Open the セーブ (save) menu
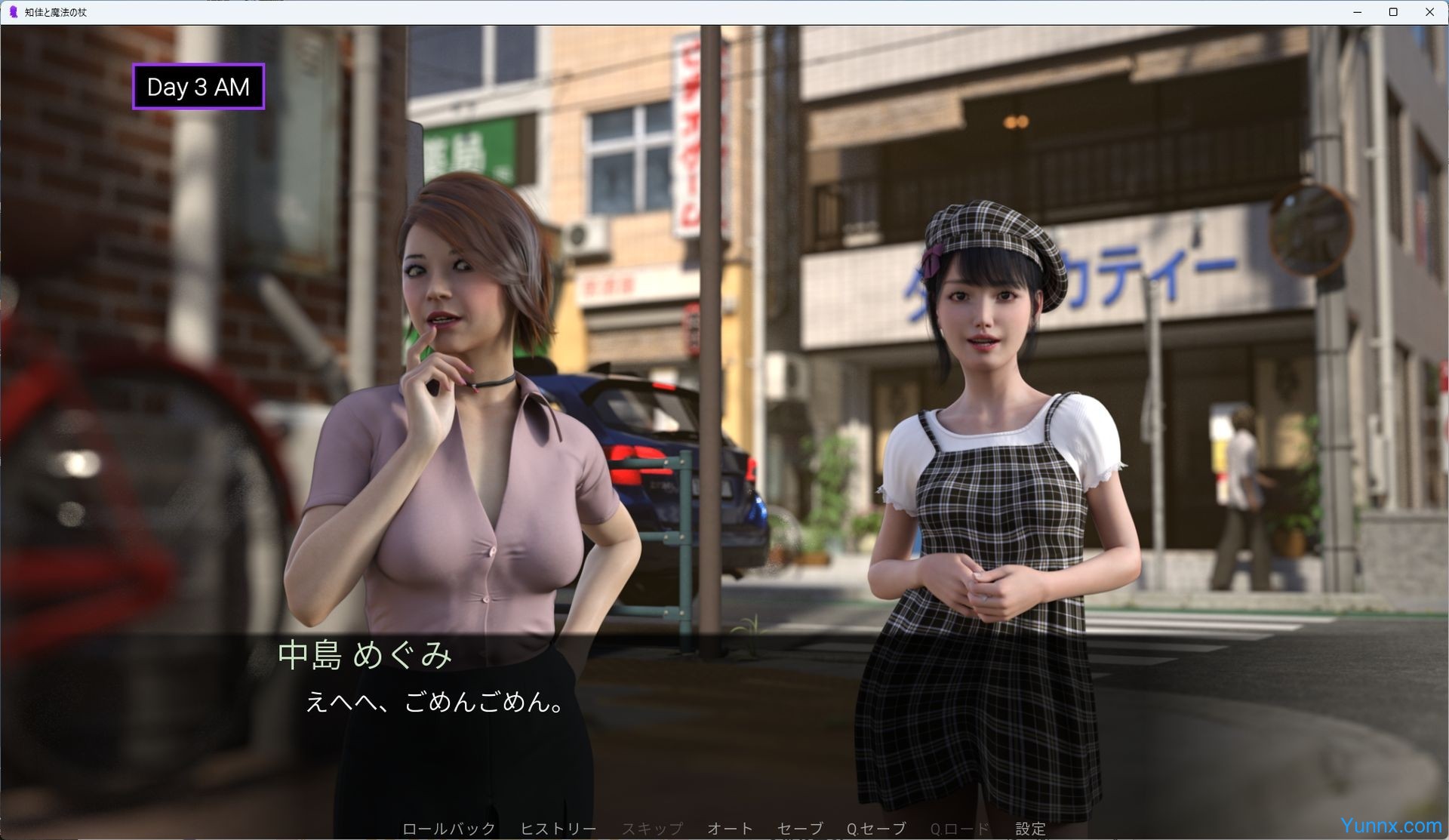 799,829
